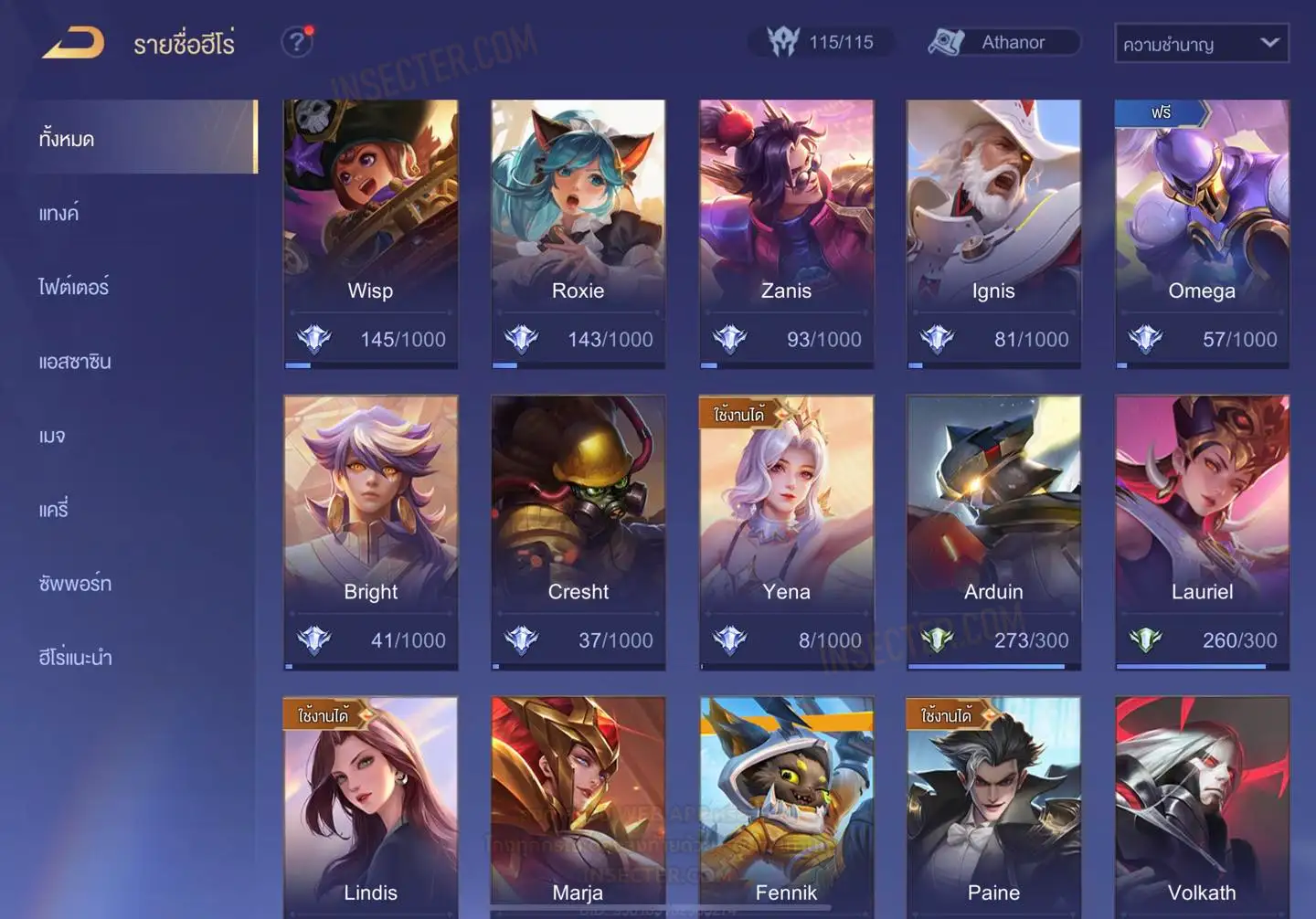The image size is (1316, 919).
Task: Filter heroes by the เมจ tab
Action: click(x=52, y=436)
